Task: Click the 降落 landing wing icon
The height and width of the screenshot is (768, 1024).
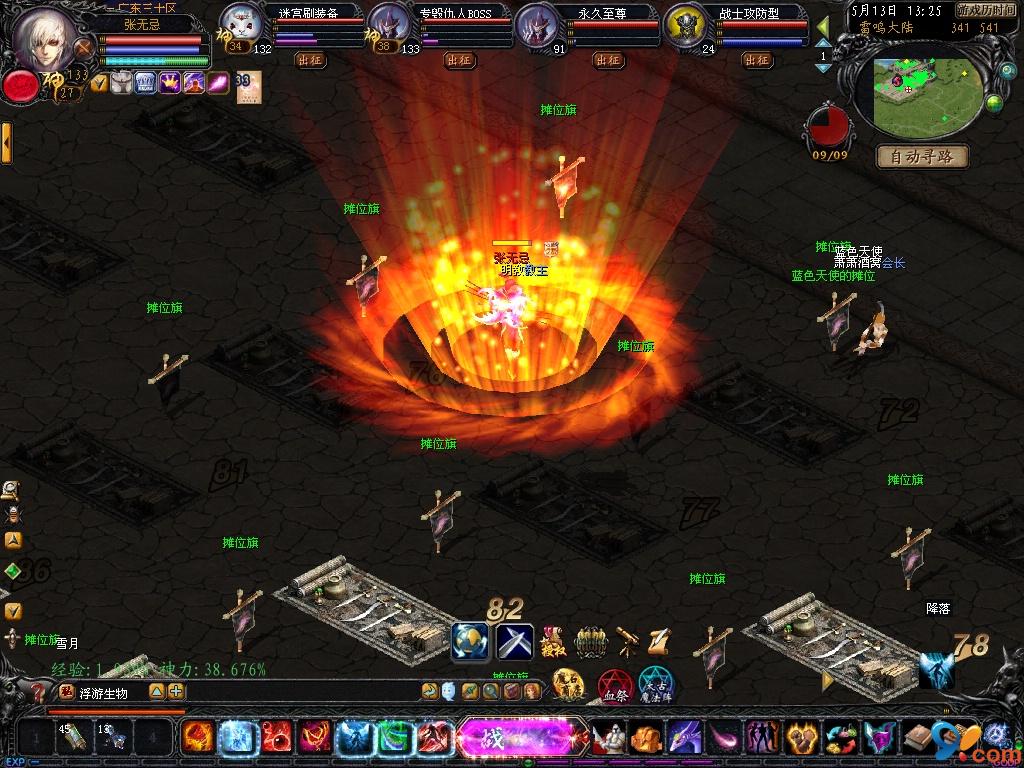Action: (937, 668)
